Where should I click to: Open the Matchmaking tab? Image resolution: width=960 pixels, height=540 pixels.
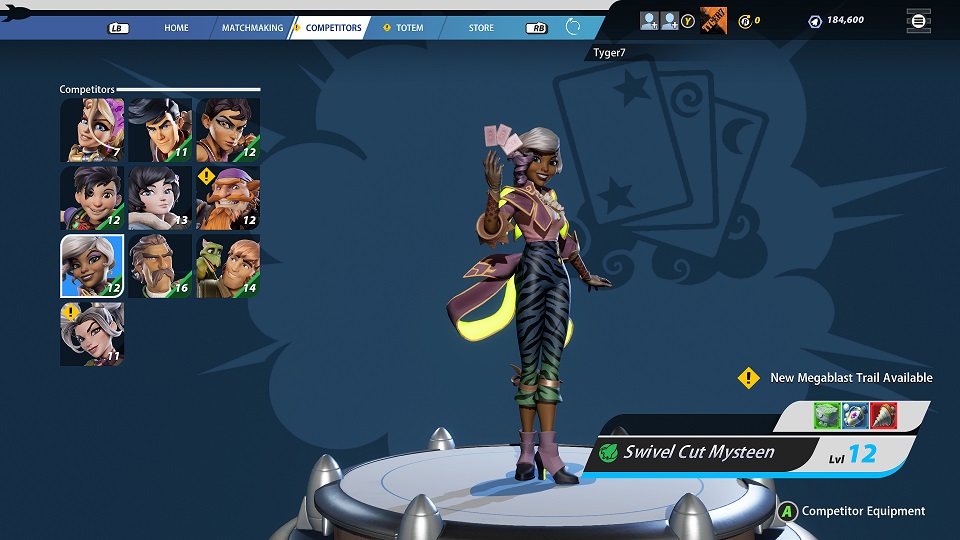coord(252,28)
